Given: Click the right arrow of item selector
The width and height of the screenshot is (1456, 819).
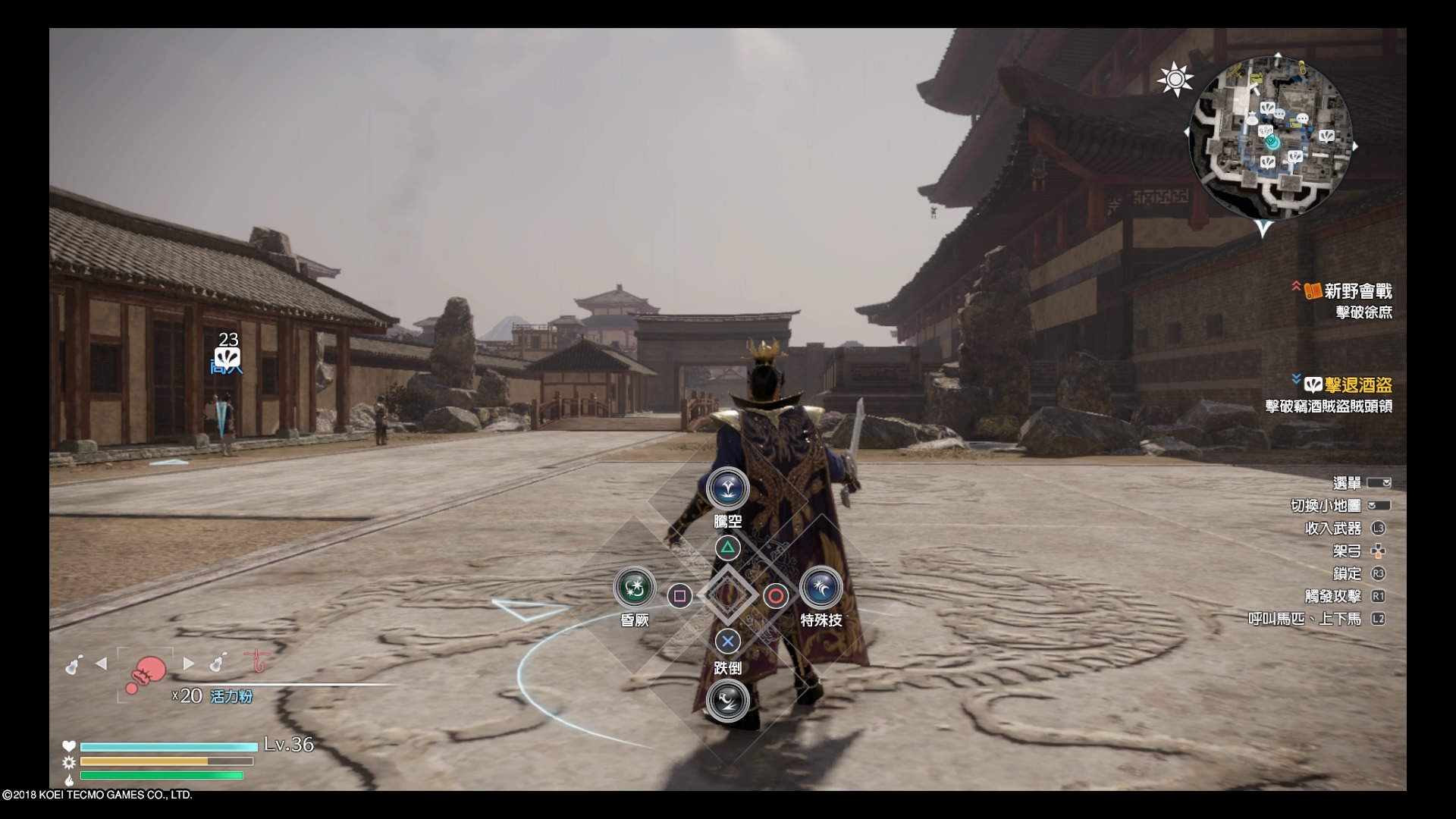Looking at the screenshot, I should point(189,664).
